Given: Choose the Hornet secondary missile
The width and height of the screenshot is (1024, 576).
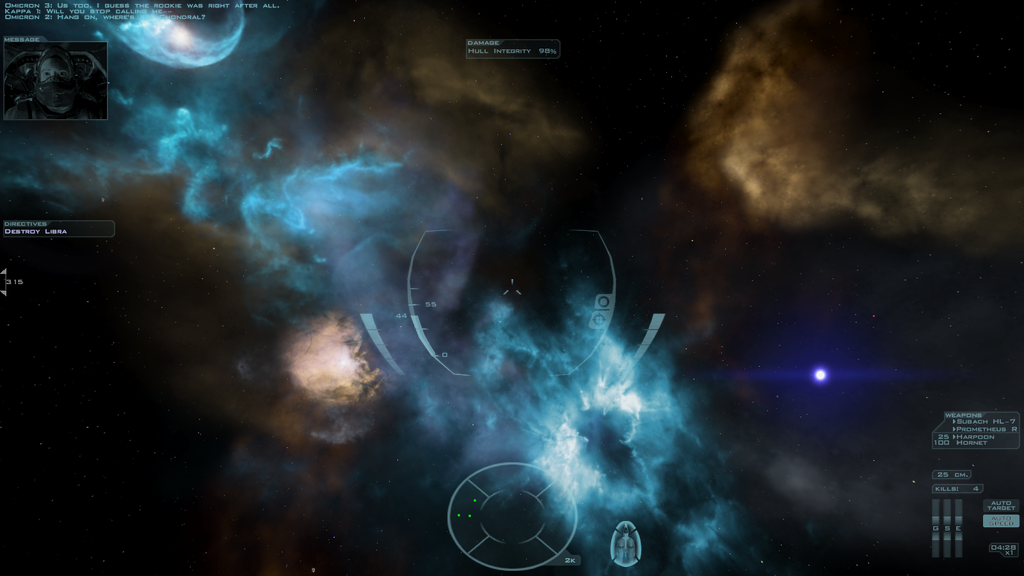Looking at the screenshot, I should point(974,443).
